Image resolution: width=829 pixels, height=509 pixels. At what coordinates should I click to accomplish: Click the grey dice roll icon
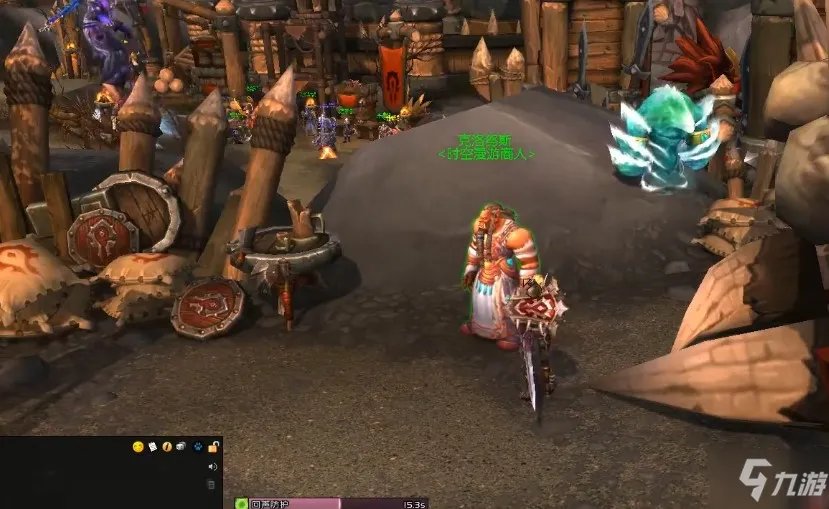(x=181, y=447)
